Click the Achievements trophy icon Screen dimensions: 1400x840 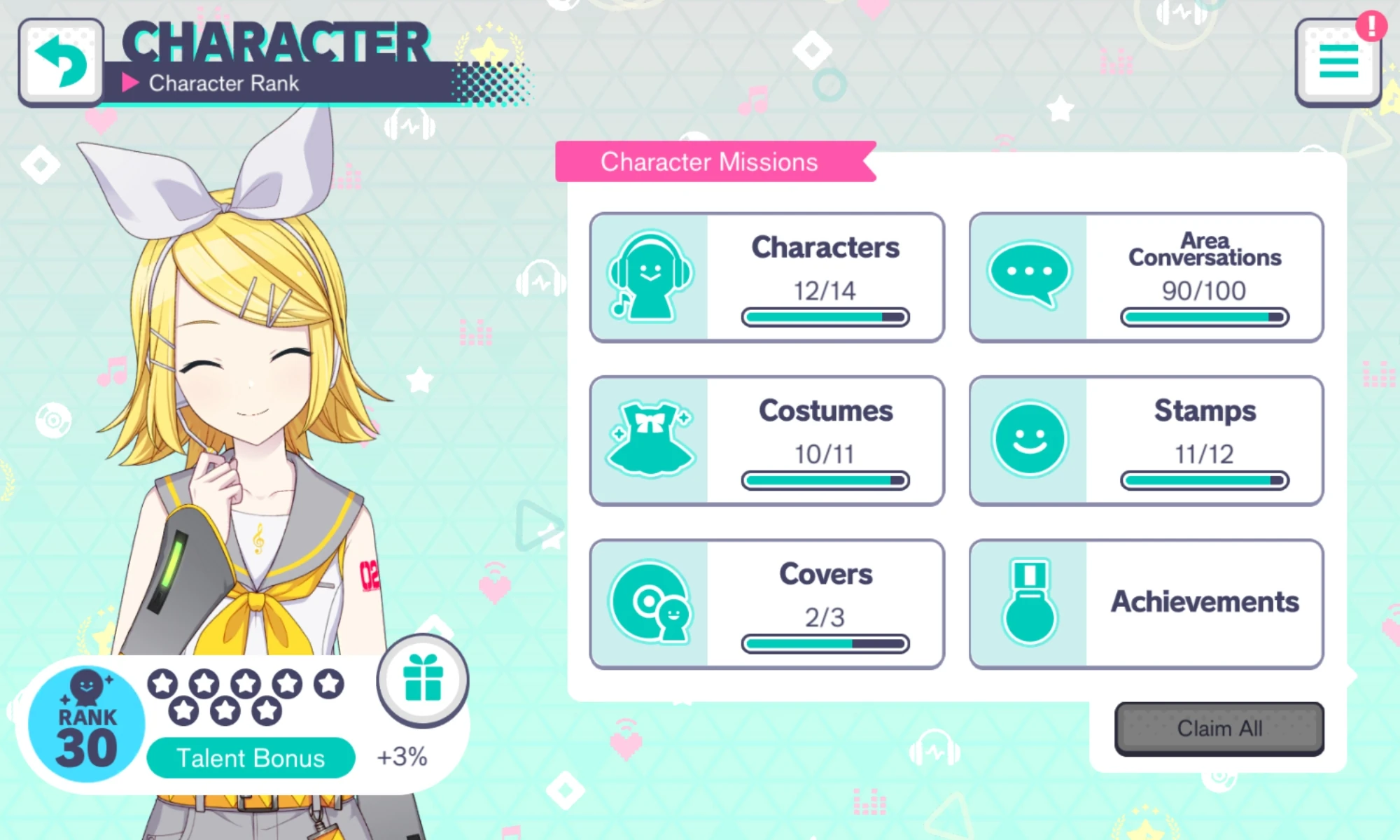click(x=1029, y=602)
